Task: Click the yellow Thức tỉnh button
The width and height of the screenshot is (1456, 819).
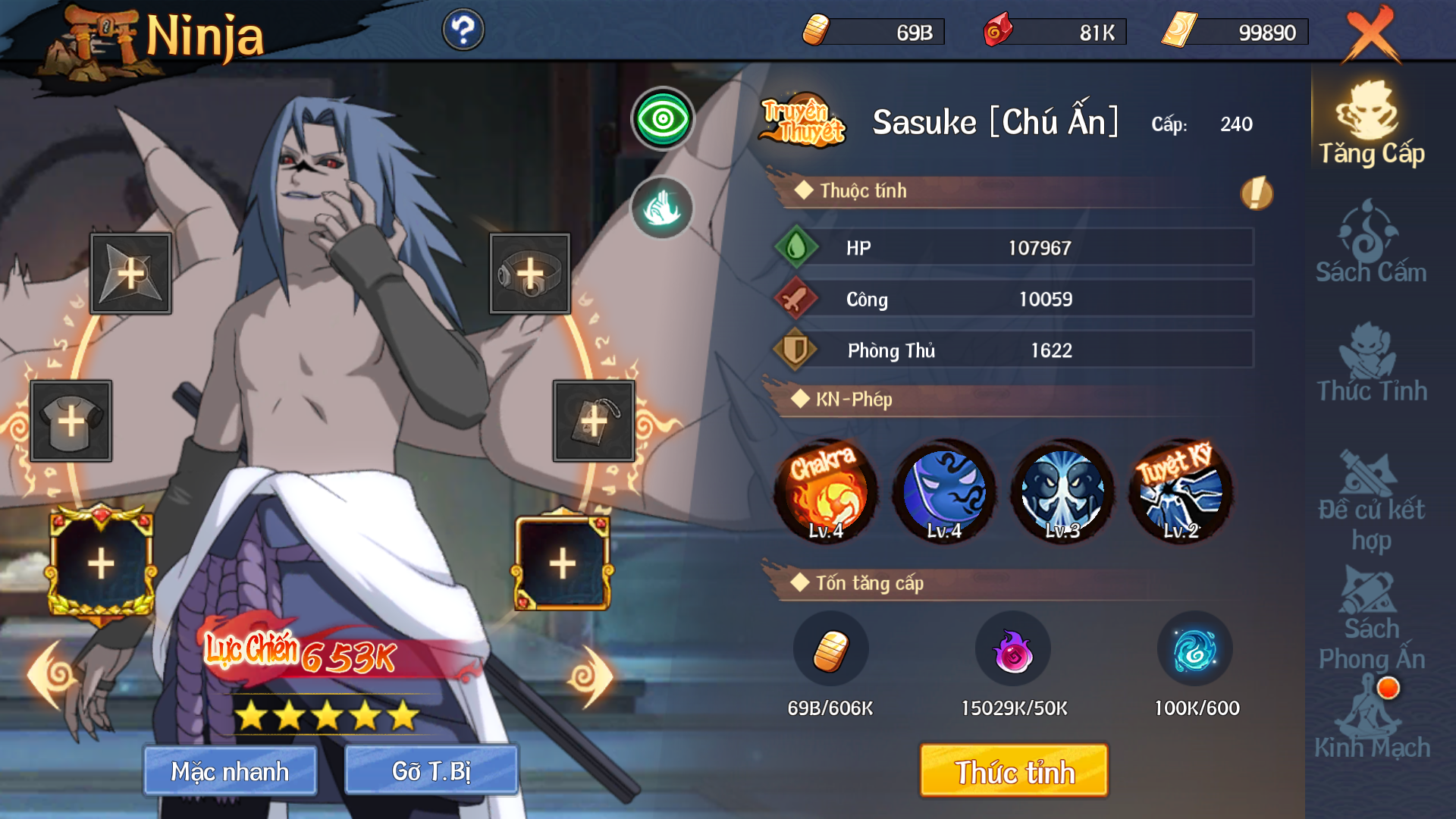Action: 1014,771
